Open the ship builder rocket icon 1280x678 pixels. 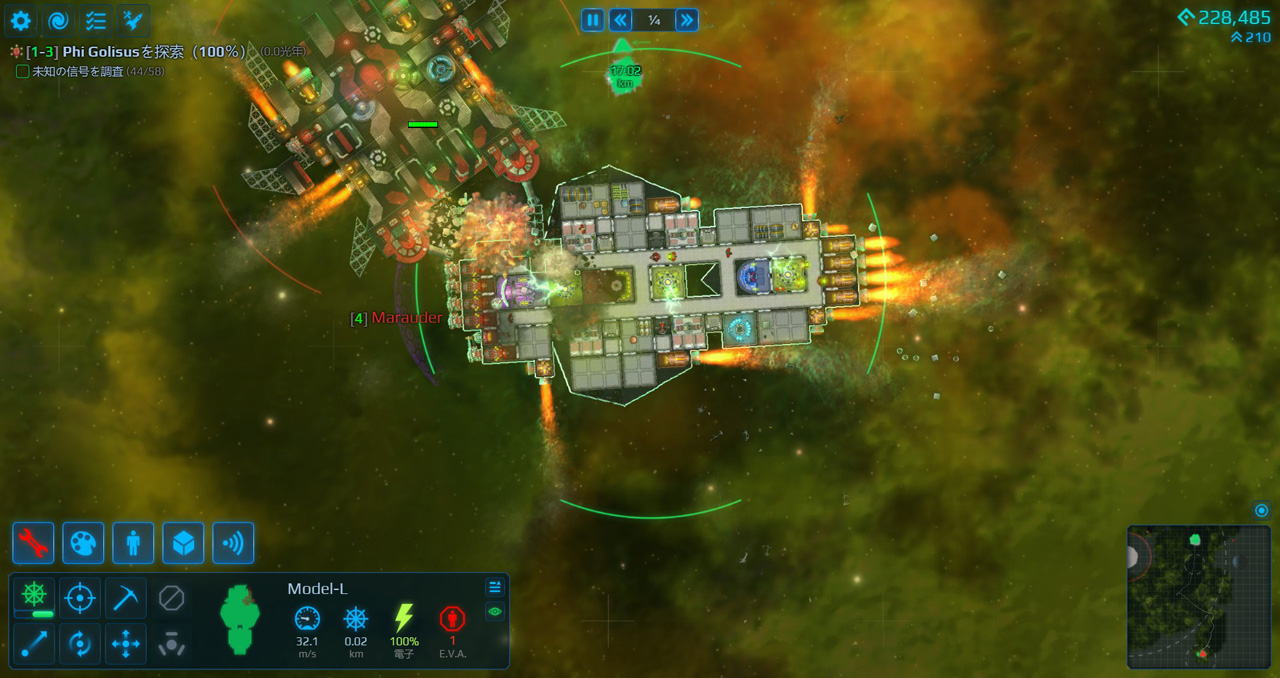tap(133, 20)
